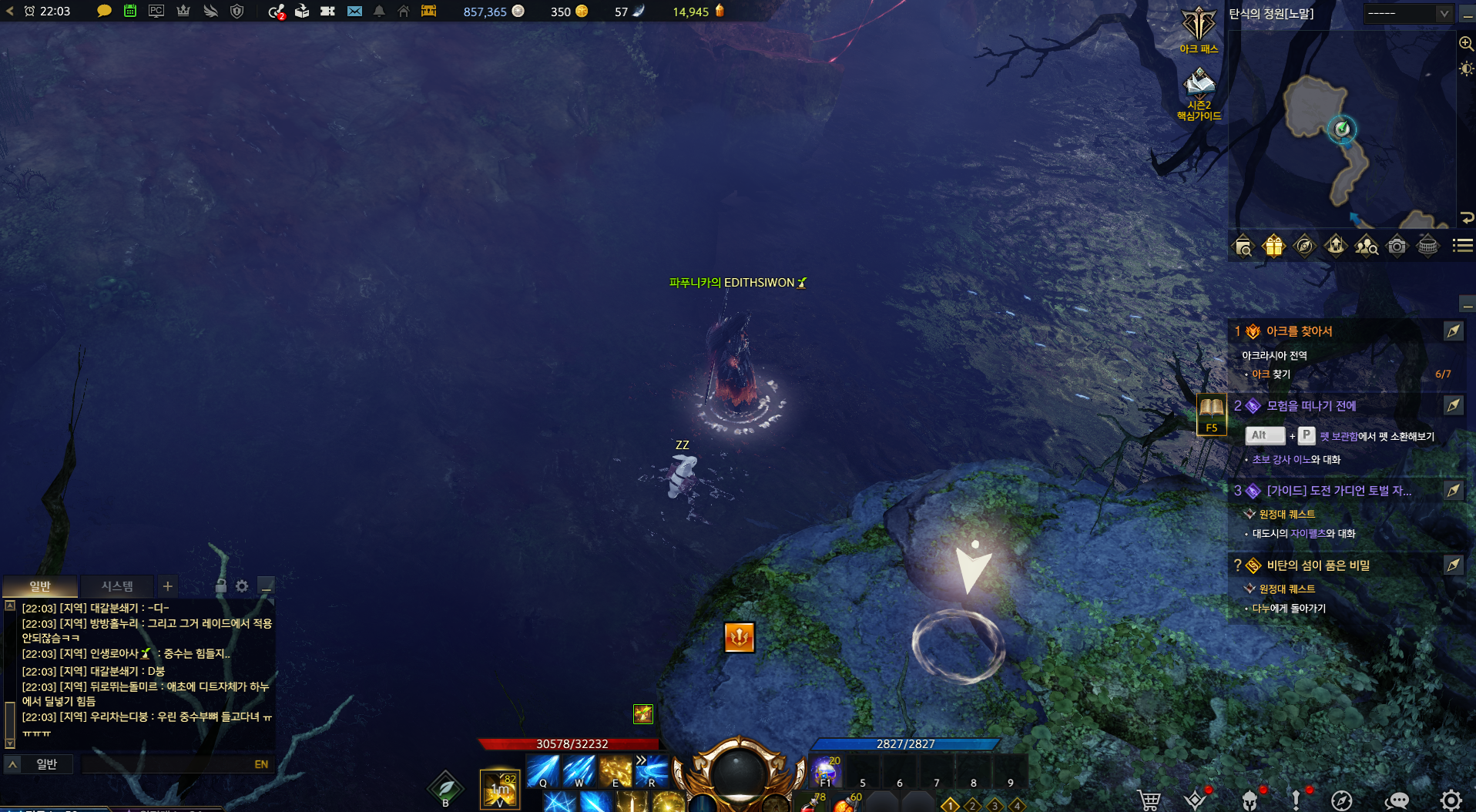Screen dimensions: 1476x812
Task: Open chat settings gear icon
Action: [x=242, y=586]
